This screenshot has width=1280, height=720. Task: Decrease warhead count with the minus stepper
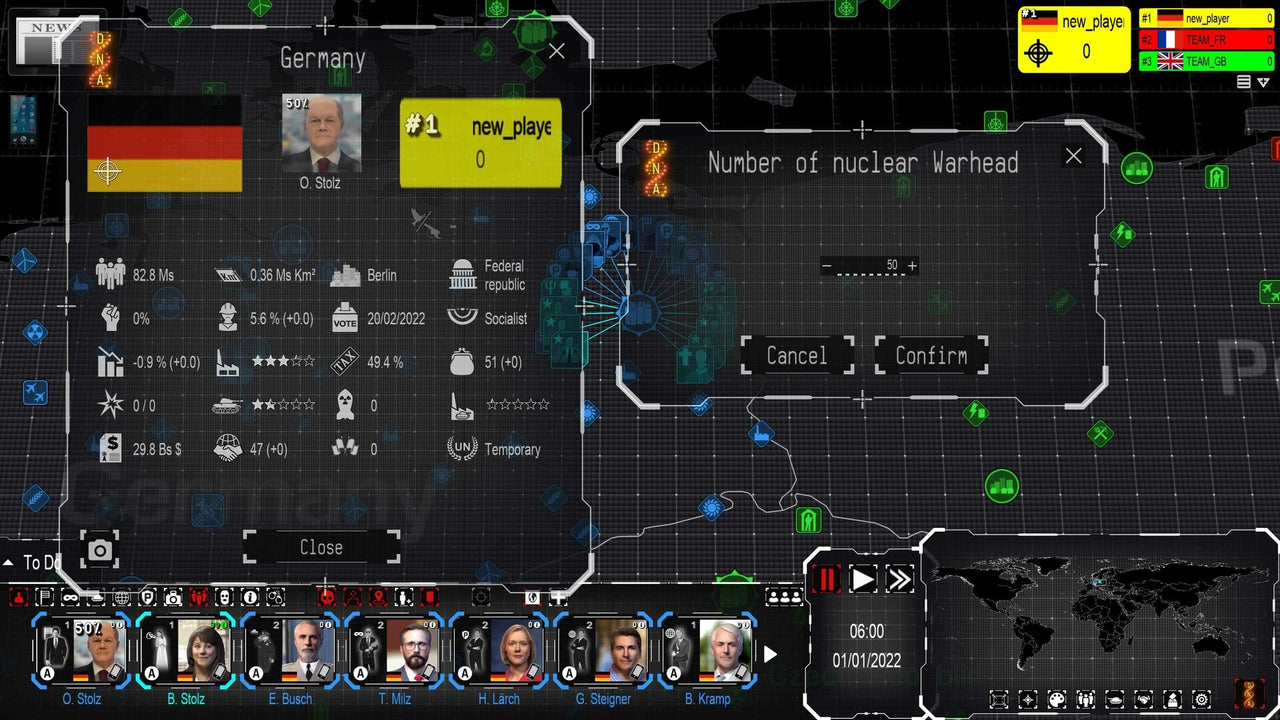point(827,265)
